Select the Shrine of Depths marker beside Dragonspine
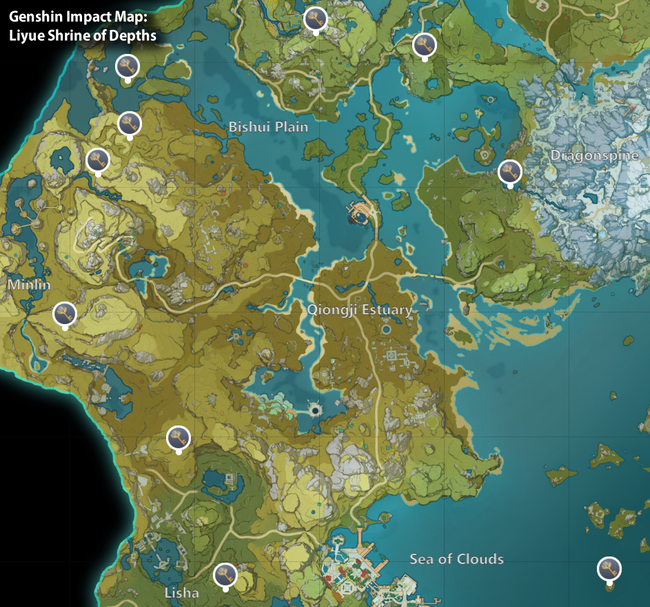The height and width of the screenshot is (607, 650). [x=510, y=172]
